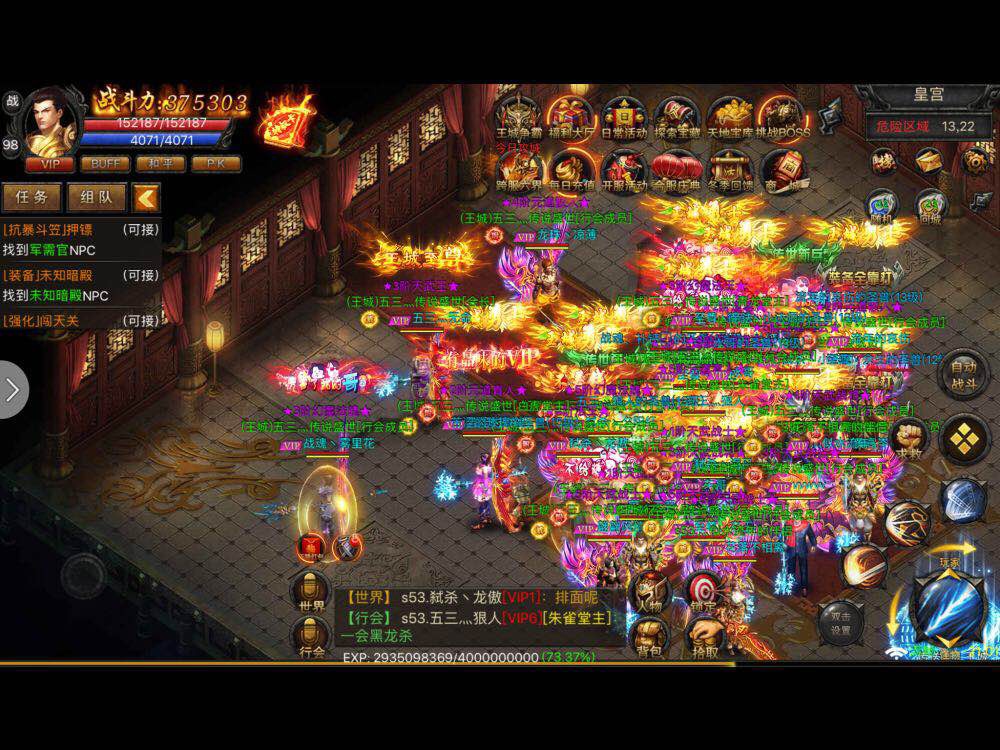Open the 任务 quest tab
Viewport: 1000px width, 750px height.
coord(31,197)
